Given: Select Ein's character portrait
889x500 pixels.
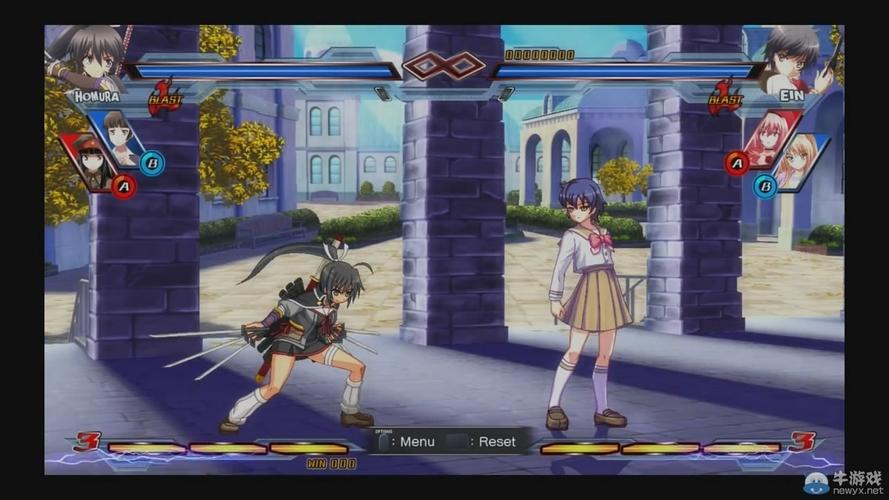Looking at the screenshot, I should [797, 58].
